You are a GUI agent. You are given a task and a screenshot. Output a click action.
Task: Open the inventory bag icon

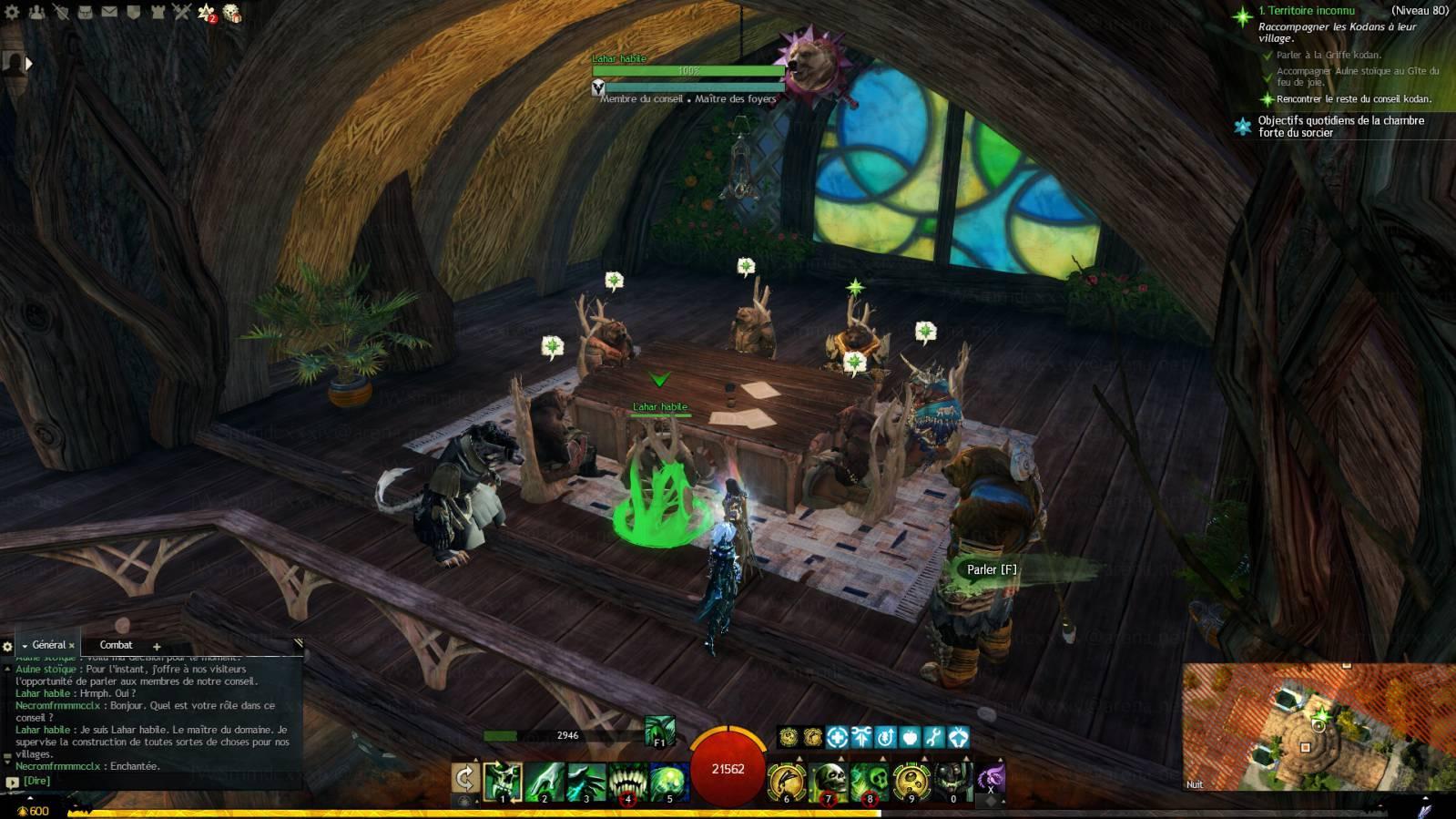tap(85, 13)
